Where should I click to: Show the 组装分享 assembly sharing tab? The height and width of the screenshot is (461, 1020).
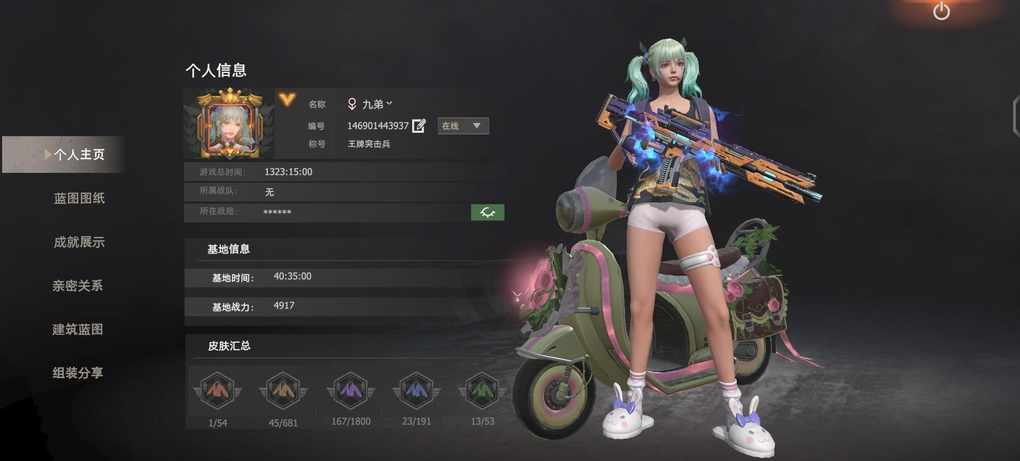(79, 373)
